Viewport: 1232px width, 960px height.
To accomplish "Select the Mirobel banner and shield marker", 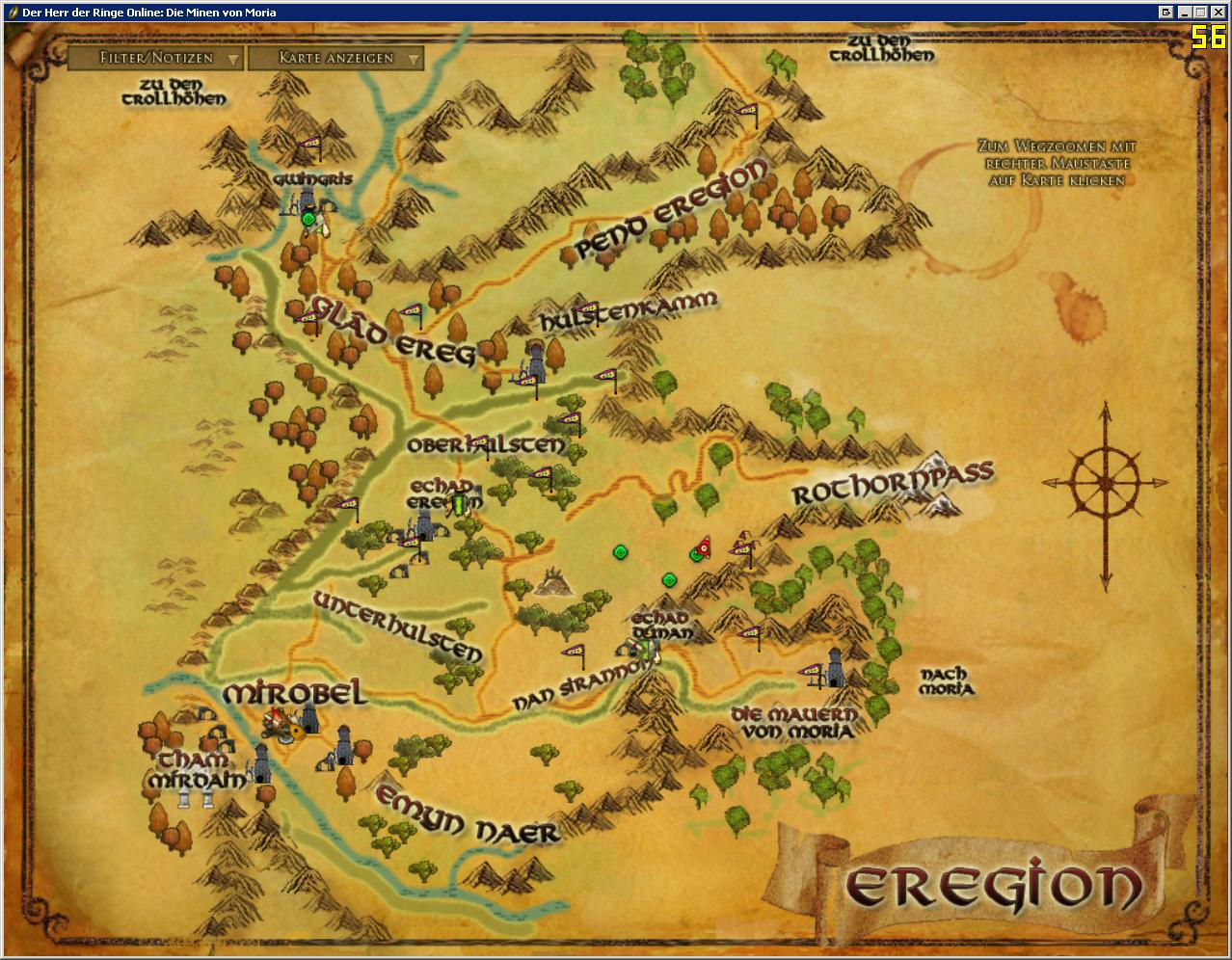I will tap(285, 725).
